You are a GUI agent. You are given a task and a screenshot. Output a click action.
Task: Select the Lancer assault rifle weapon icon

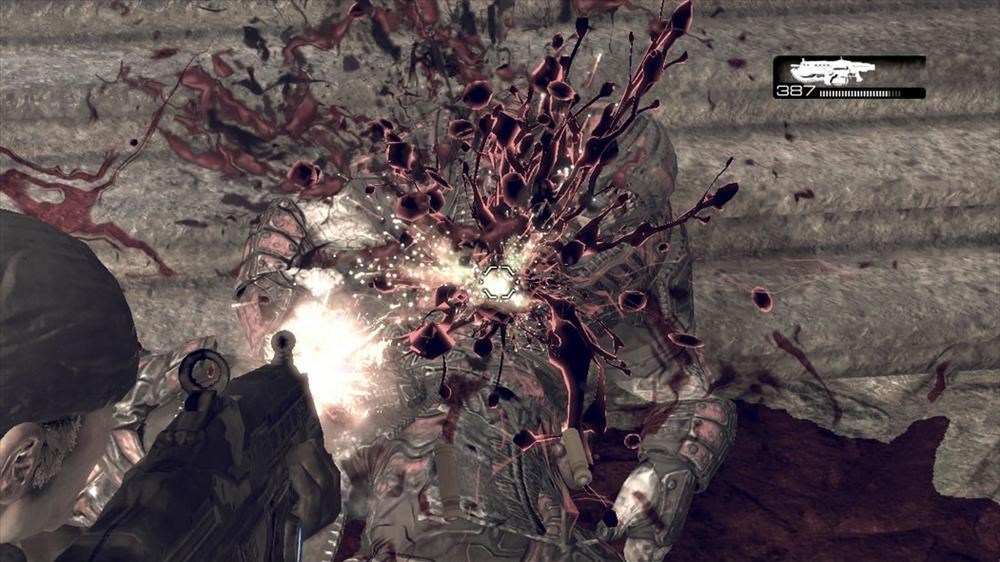click(831, 70)
